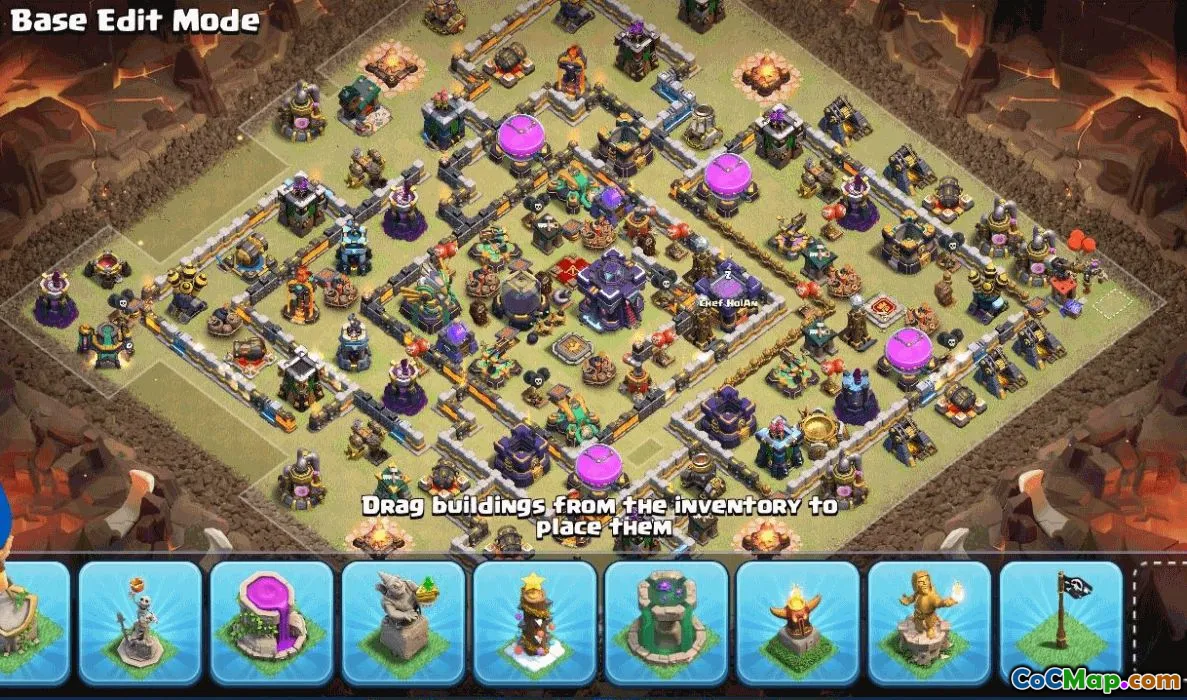1187x700 pixels.
Task: Choose the stone goblin statue slot
Action: [x=403, y=622]
